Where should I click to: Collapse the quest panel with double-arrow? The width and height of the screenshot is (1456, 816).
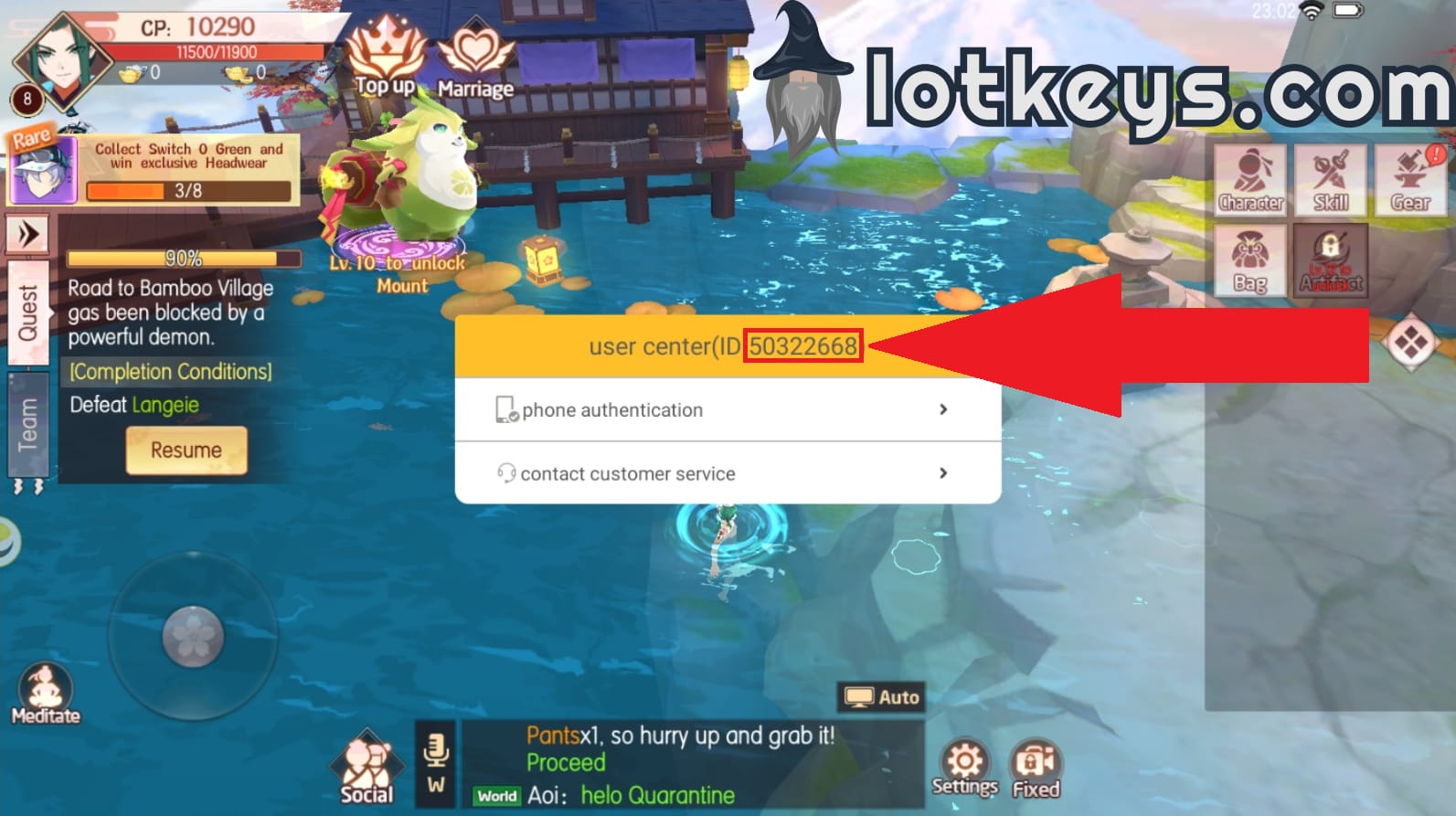[x=28, y=233]
